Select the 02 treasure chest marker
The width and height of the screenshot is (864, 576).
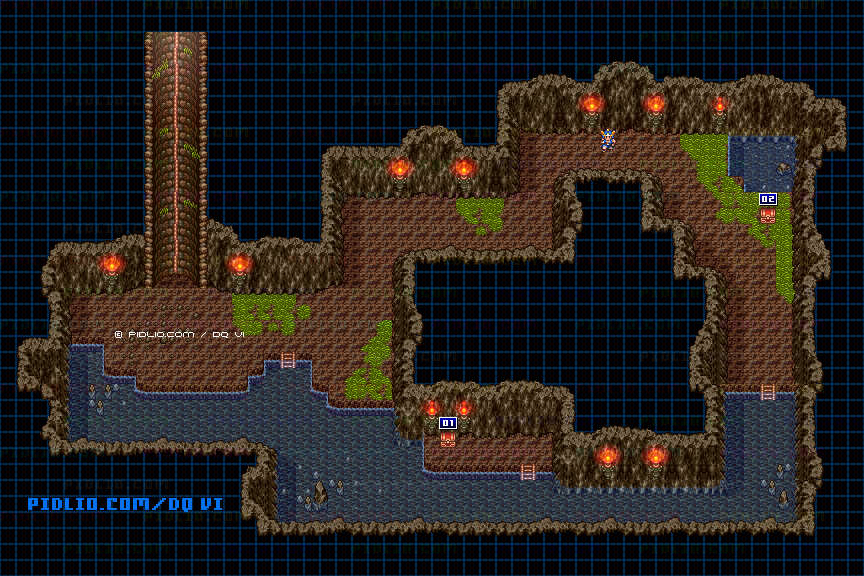tap(767, 200)
